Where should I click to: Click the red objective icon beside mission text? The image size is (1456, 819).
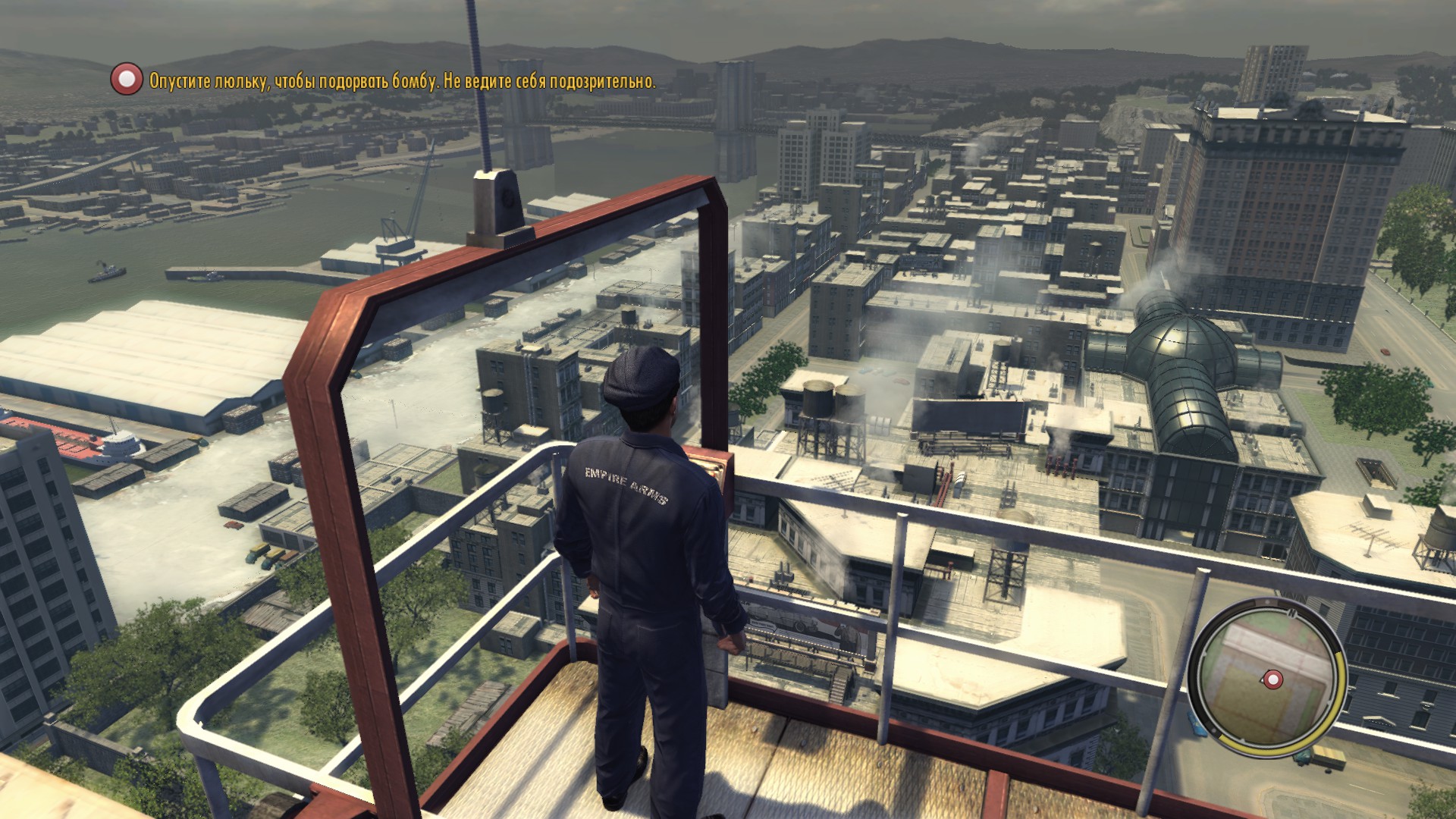[127, 79]
